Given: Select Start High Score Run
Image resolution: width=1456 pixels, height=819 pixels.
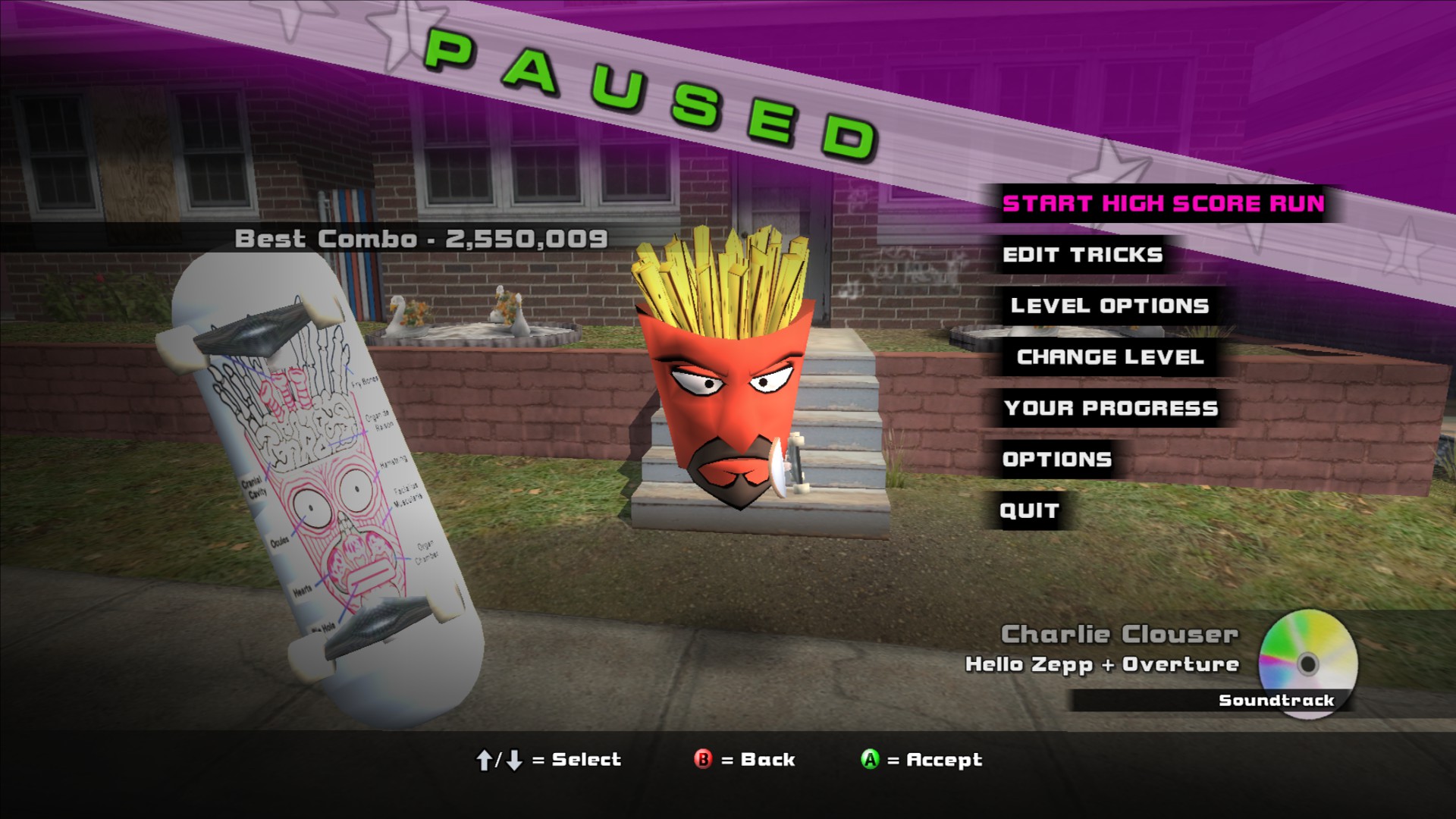Looking at the screenshot, I should 1163,204.
